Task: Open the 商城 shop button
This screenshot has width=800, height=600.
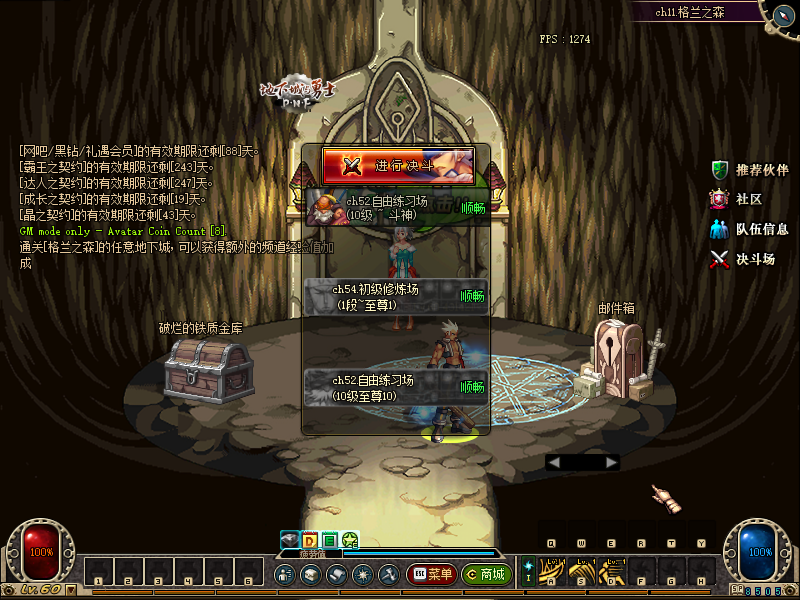Action: [487, 574]
